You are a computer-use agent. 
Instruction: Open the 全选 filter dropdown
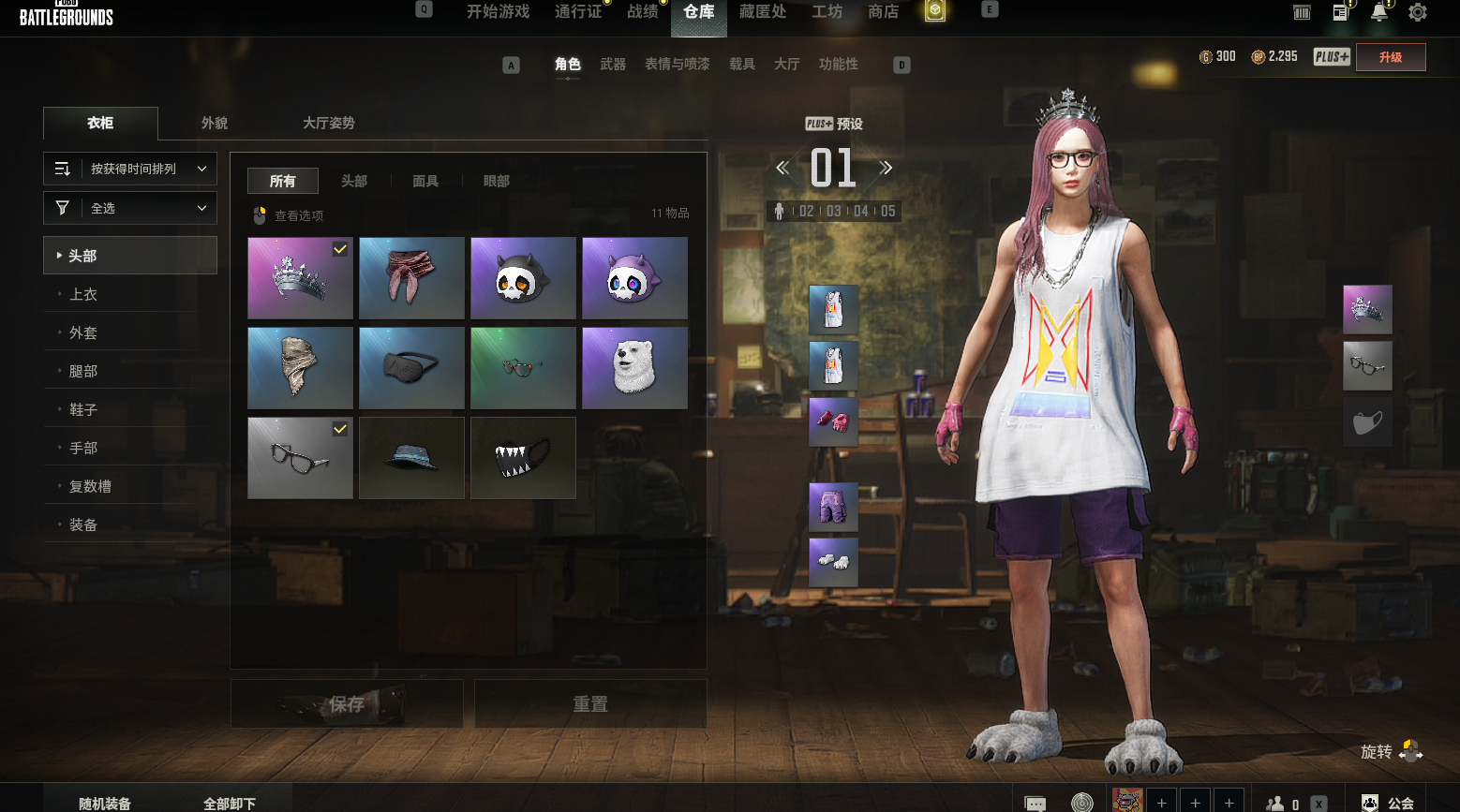pos(130,208)
